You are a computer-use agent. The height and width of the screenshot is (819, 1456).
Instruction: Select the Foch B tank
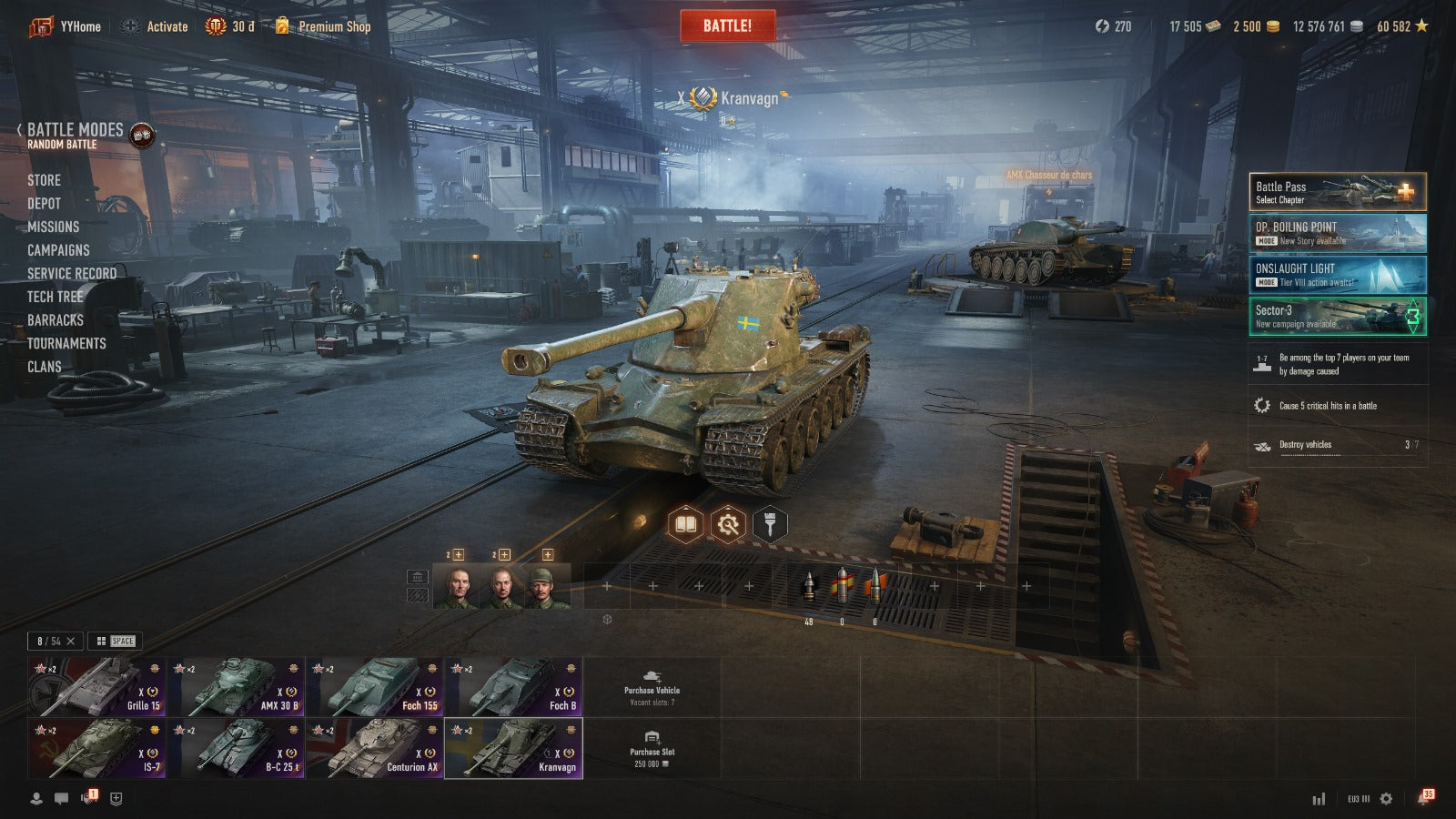[x=513, y=687]
